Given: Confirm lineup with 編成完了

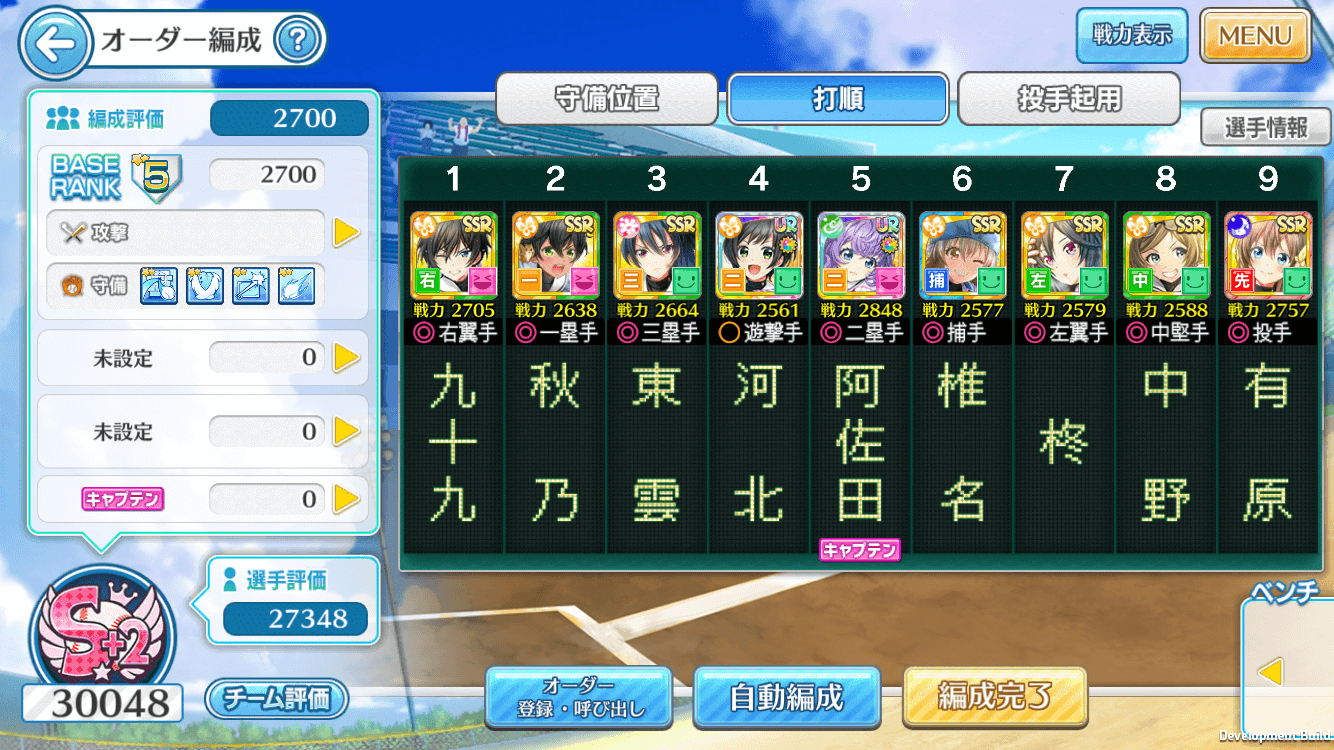Looking at the screenshot, I should point(994,697).
